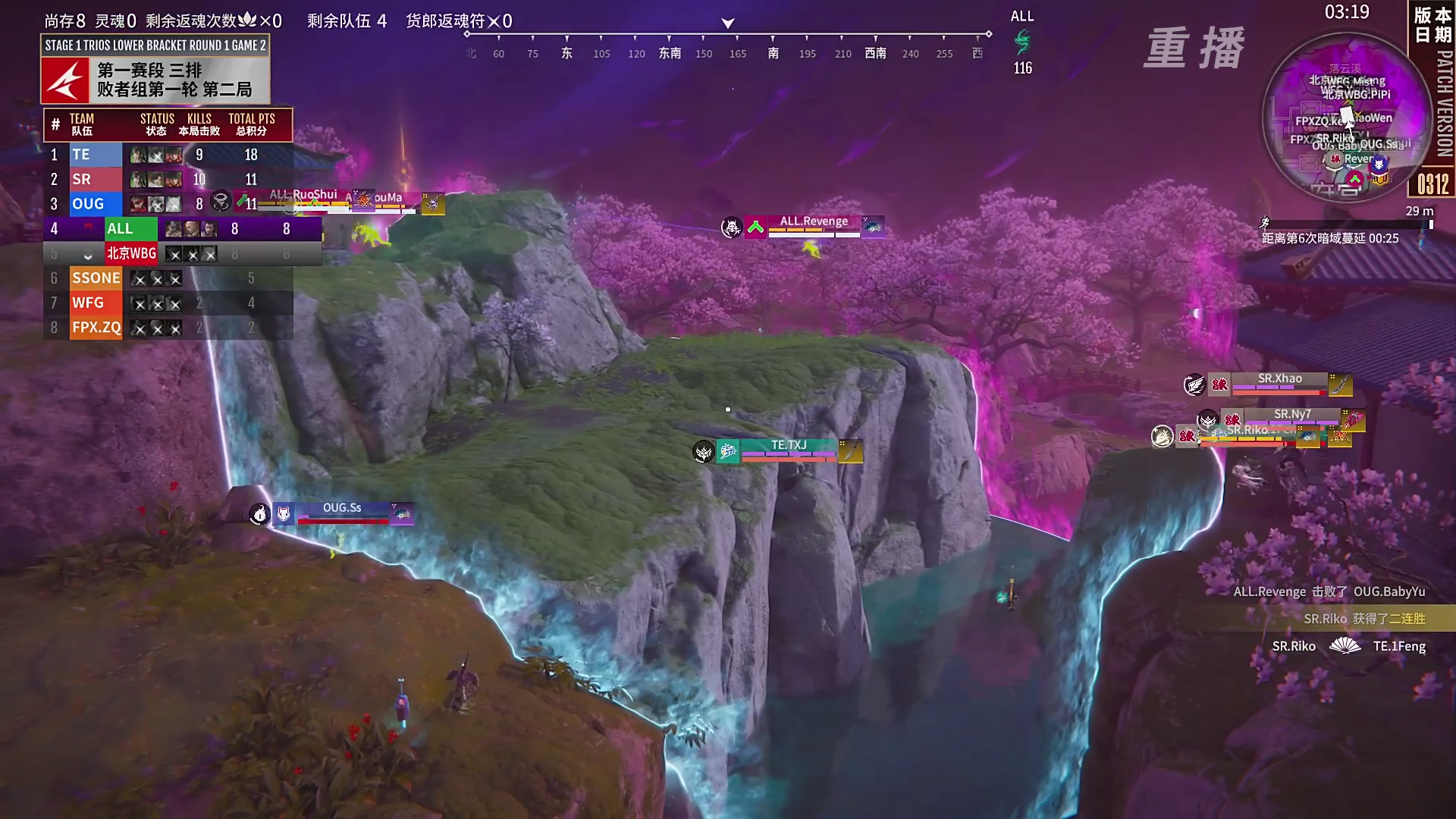Viewport: 1456px width, 819px height.
Task: Select TE.TXJ's sword weapon icon
Action: (851, 453)
